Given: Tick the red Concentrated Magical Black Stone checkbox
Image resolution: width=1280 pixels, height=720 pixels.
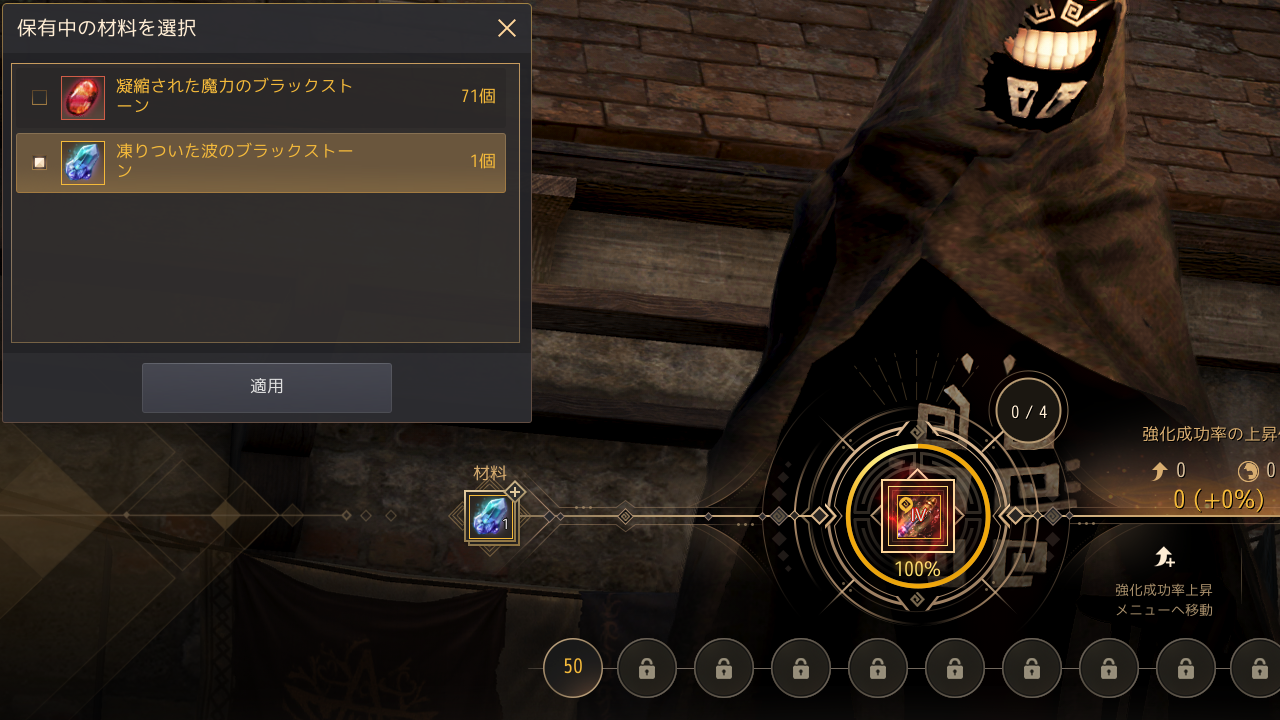Looking at the screenshot, I should click(39, 98).
